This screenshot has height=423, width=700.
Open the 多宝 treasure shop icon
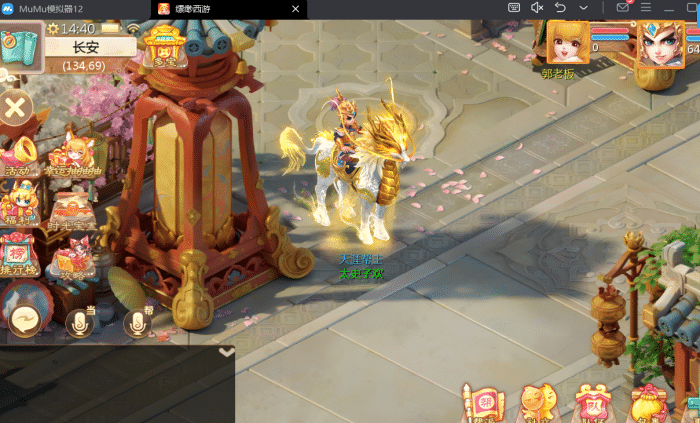(164, 45)
